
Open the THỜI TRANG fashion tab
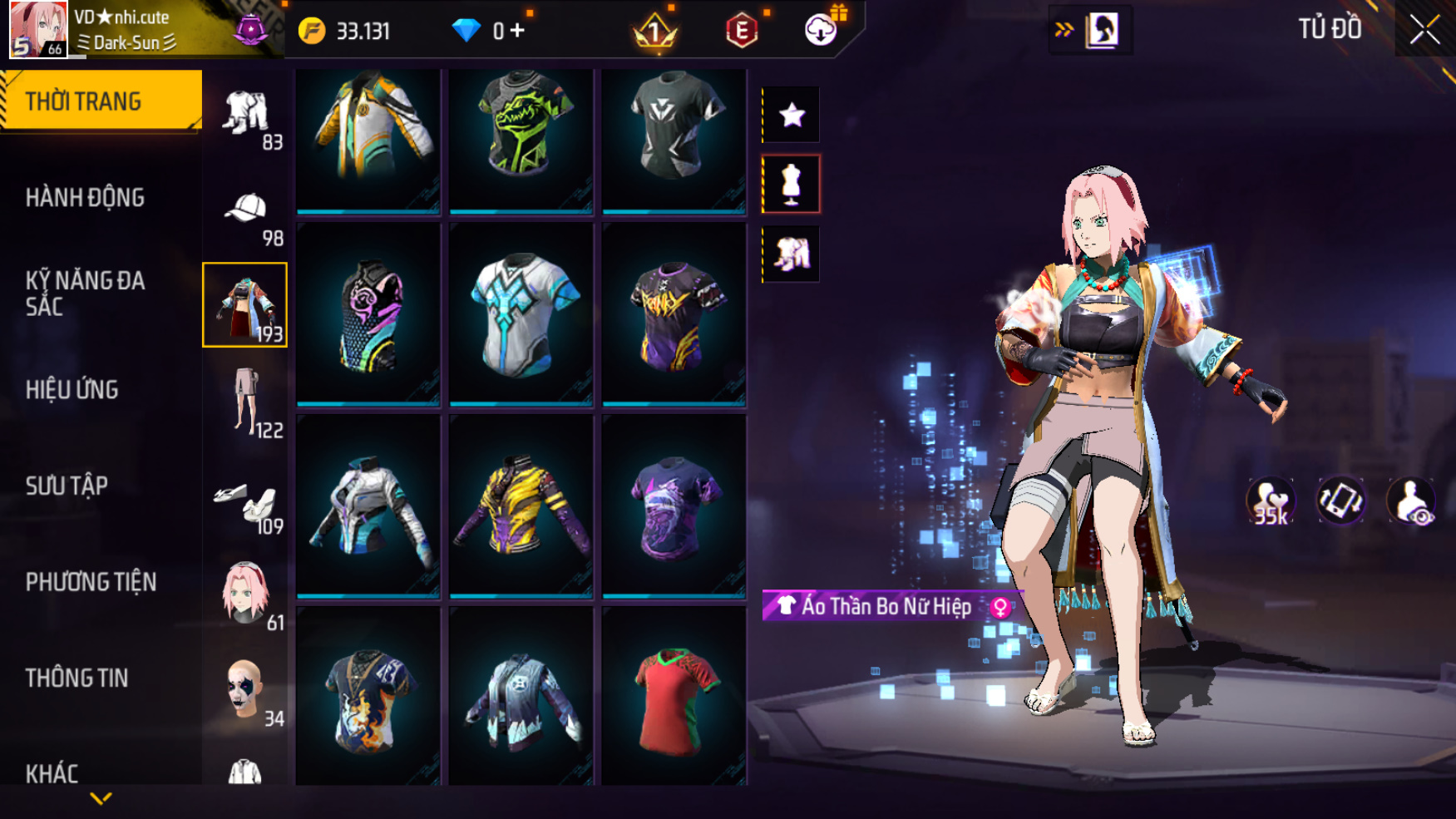(100, 101)
